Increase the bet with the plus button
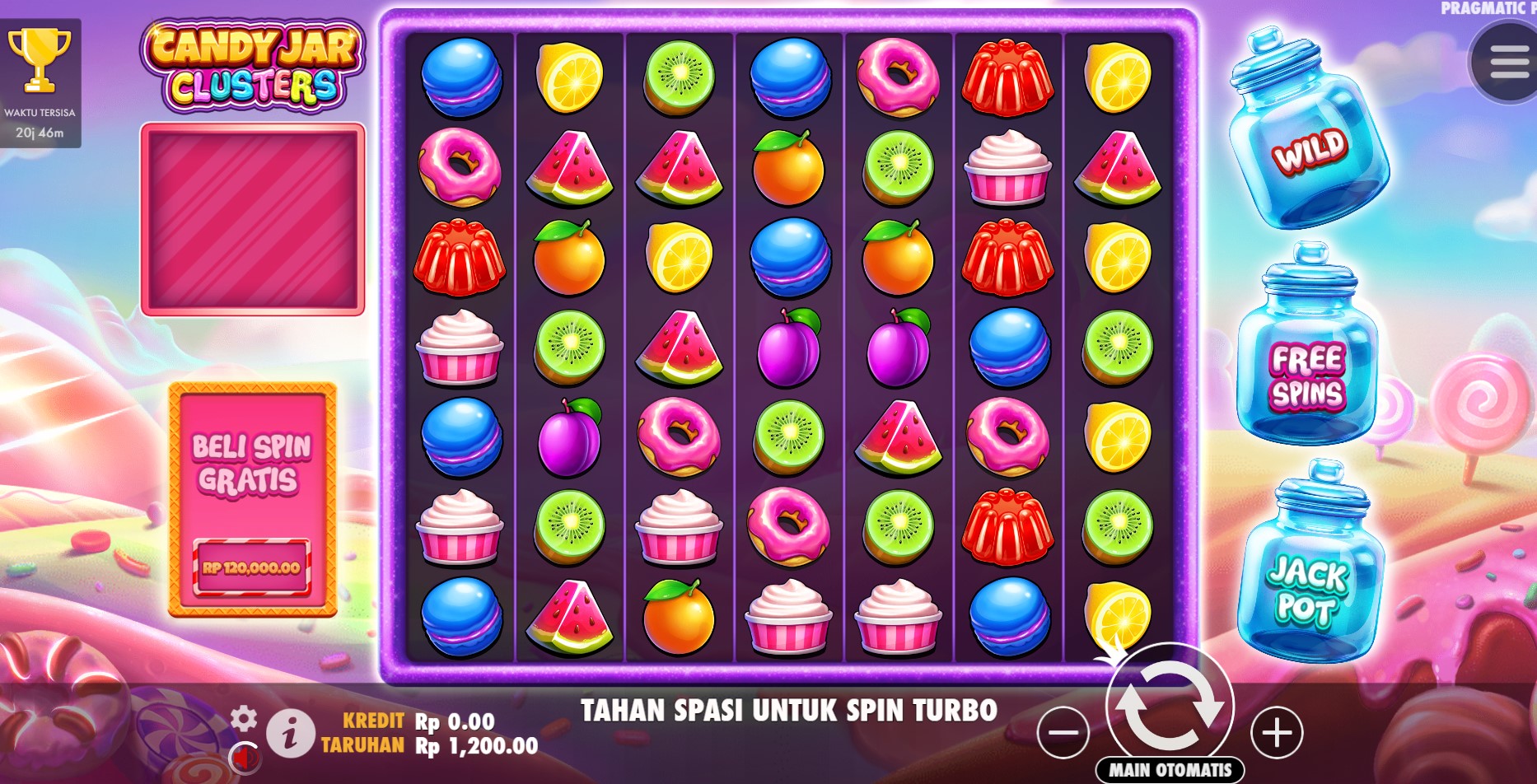 (1277, 732)
